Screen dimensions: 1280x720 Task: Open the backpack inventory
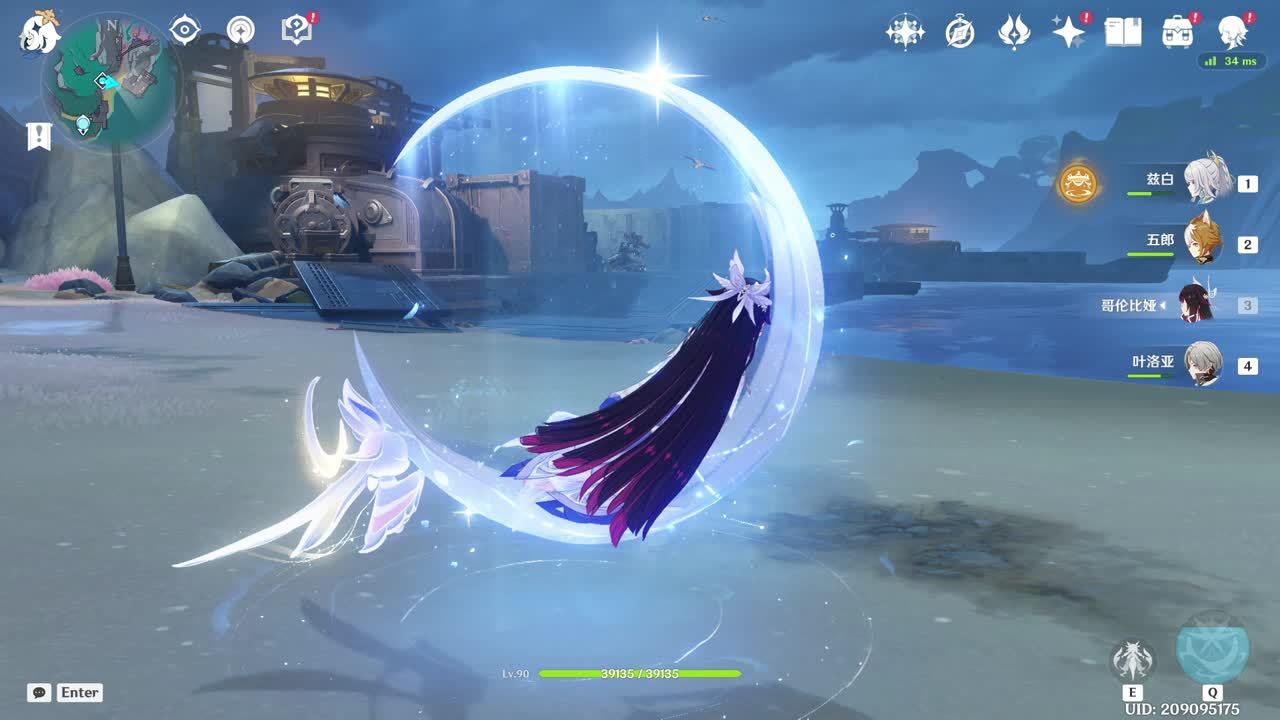tap(1178, 32)
